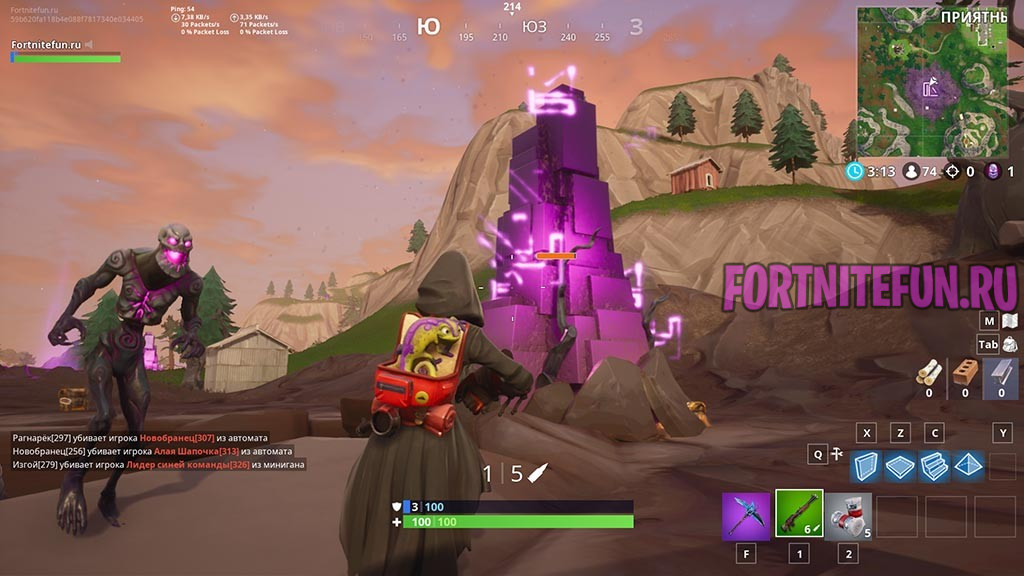Select the pickaxe slot

[746, 516]
